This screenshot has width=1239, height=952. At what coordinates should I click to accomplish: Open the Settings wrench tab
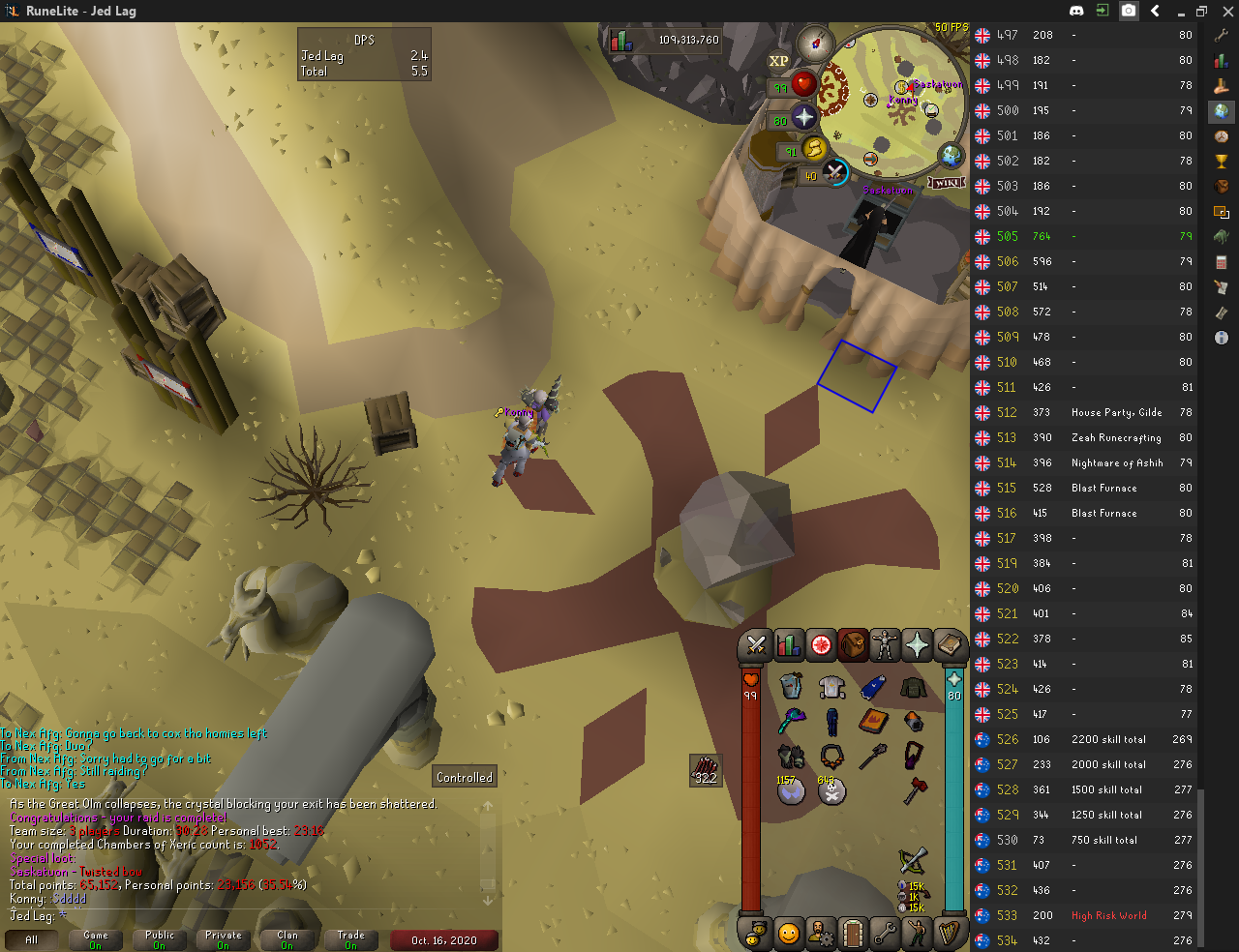pos(885,934)
